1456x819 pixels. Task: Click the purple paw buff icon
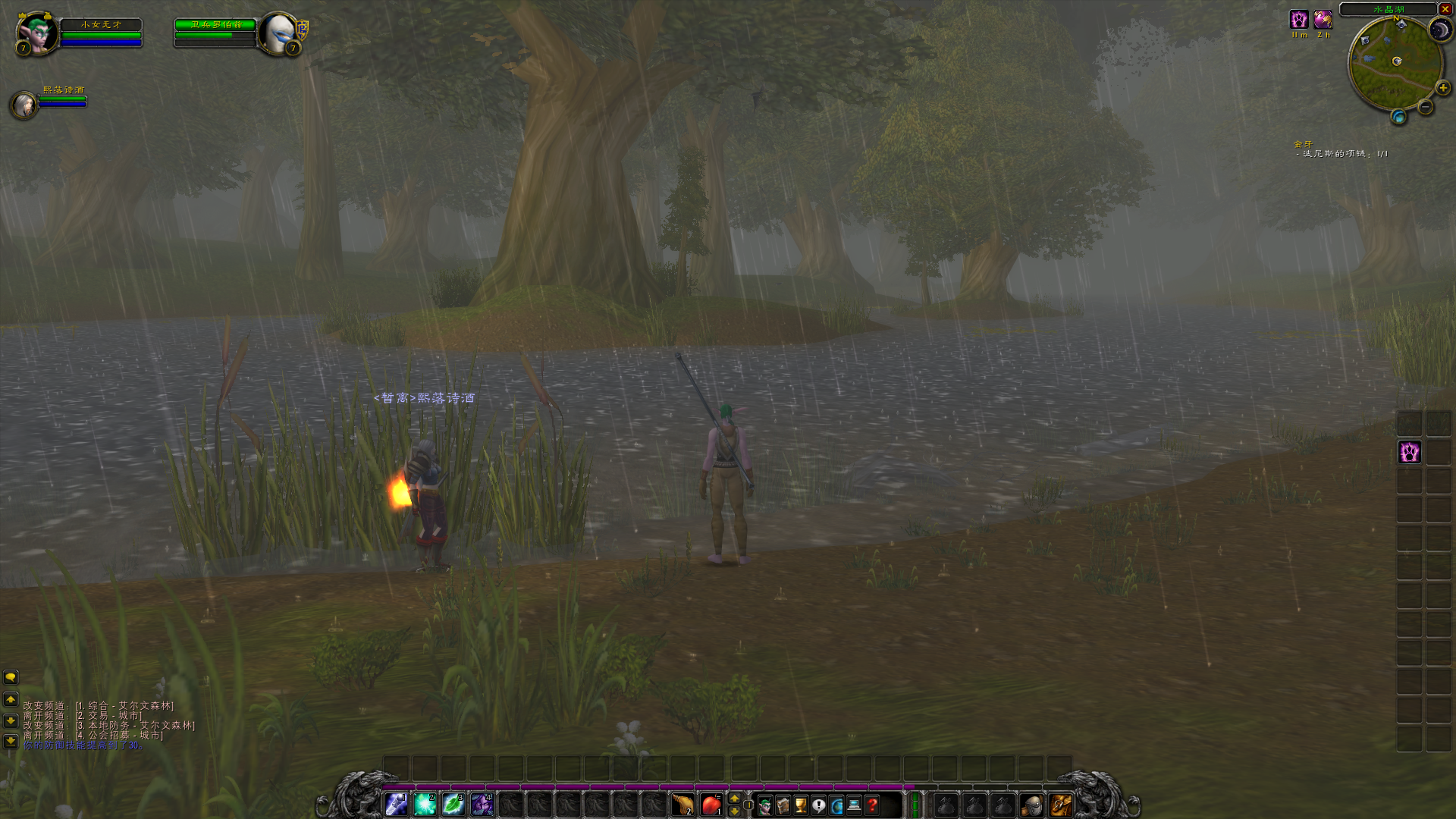[x=1299, y=20]
